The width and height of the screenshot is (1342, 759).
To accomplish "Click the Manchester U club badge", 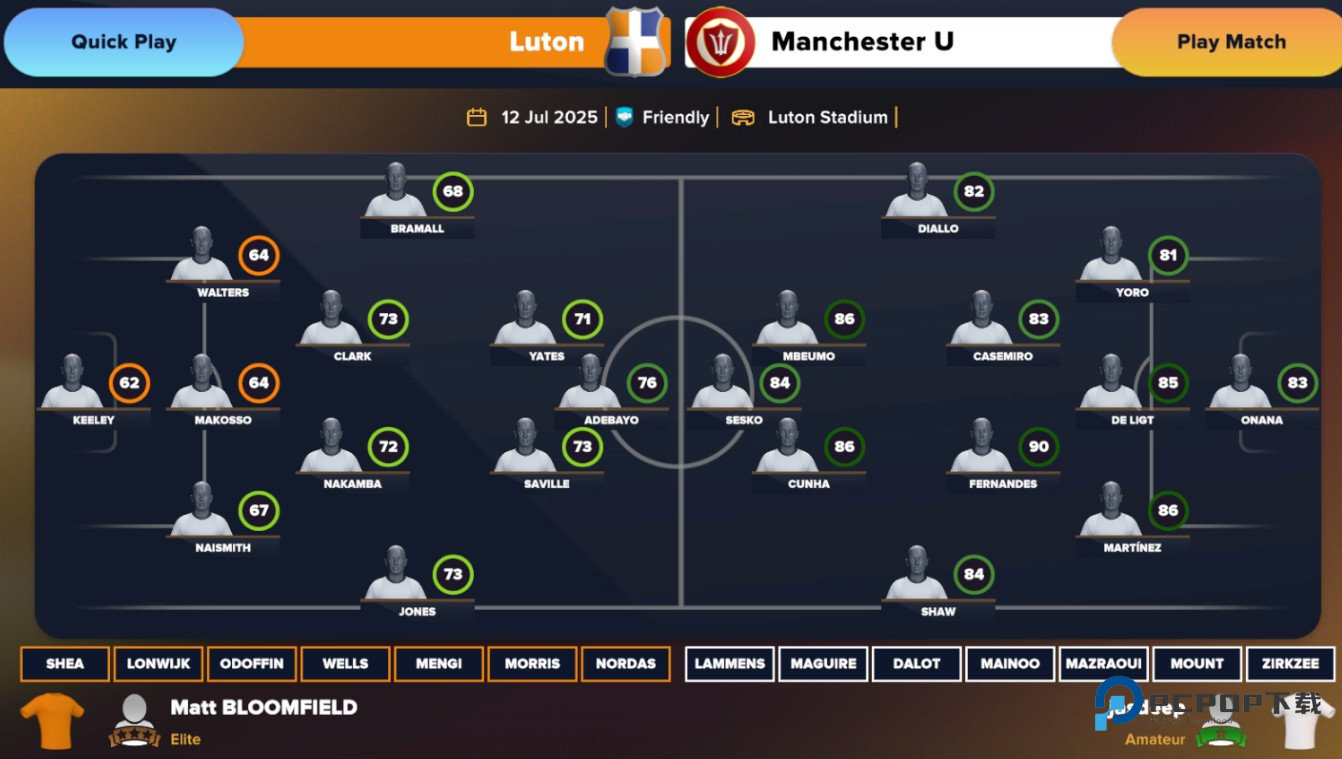I will 720,42.
